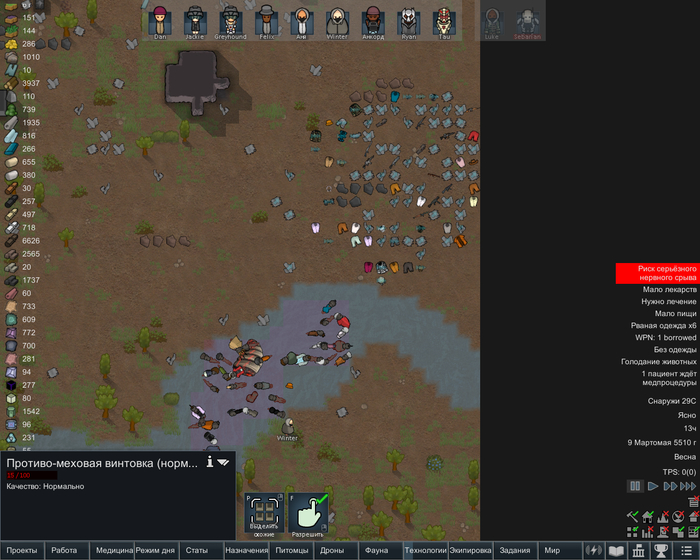Image resolution: width=700 pixels, height=560 pixels.
Task: Select colonist Greyhound's portrait
Action: click(x=231, y=20)
